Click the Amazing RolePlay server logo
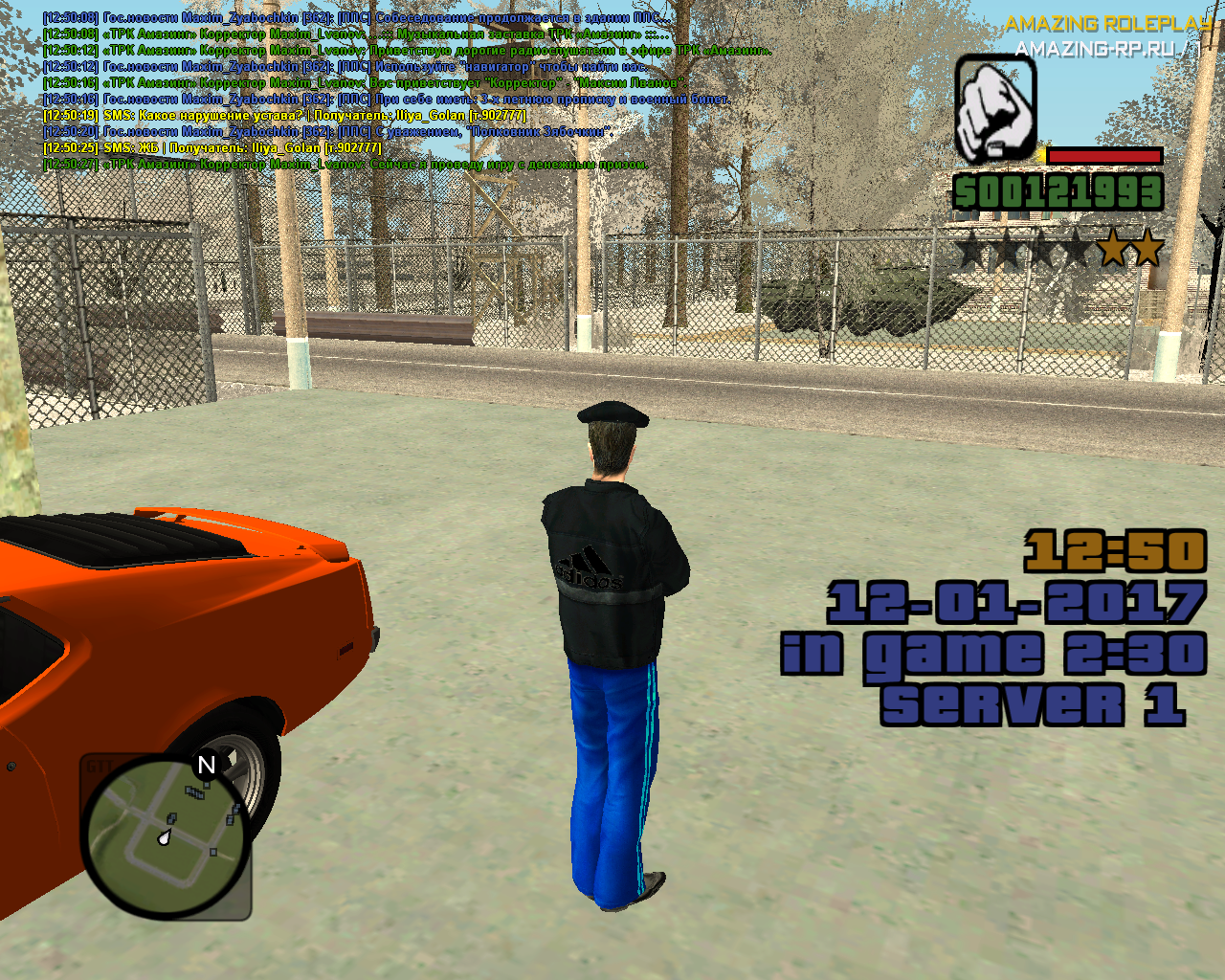 click(1105, 35)
